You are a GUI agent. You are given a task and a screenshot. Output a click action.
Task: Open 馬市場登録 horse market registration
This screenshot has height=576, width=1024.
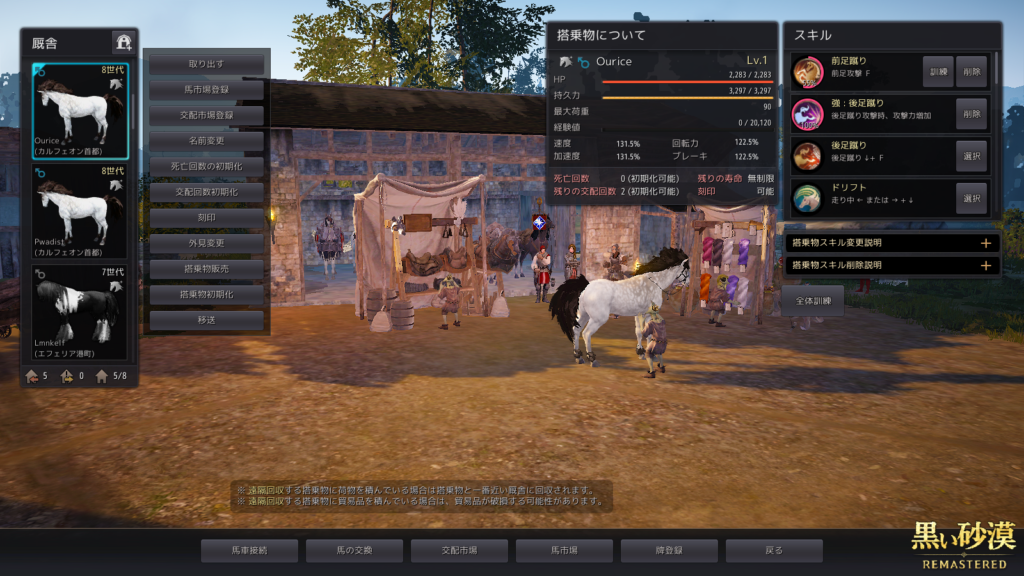click(207, 90)
